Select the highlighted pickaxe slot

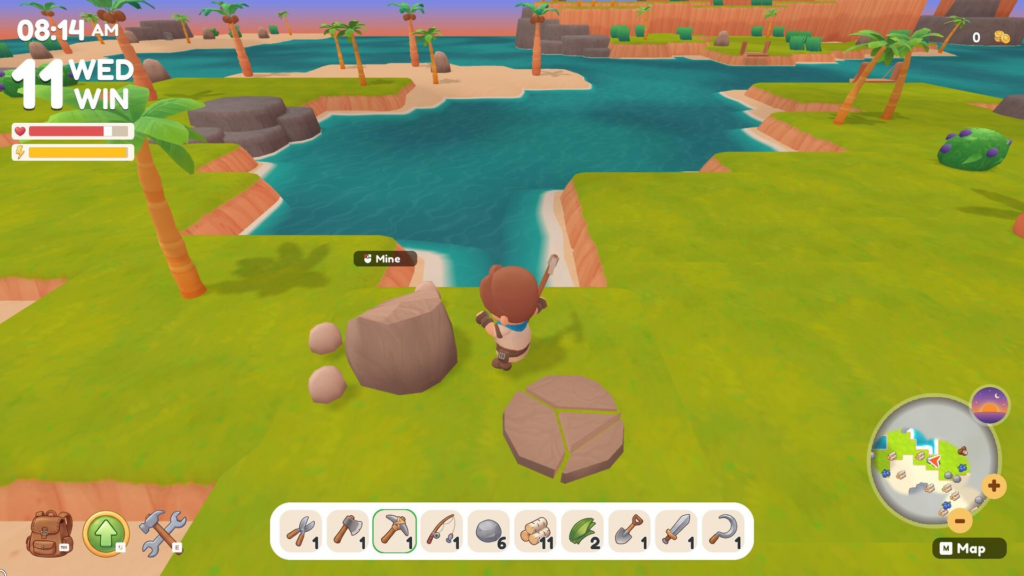394,530
